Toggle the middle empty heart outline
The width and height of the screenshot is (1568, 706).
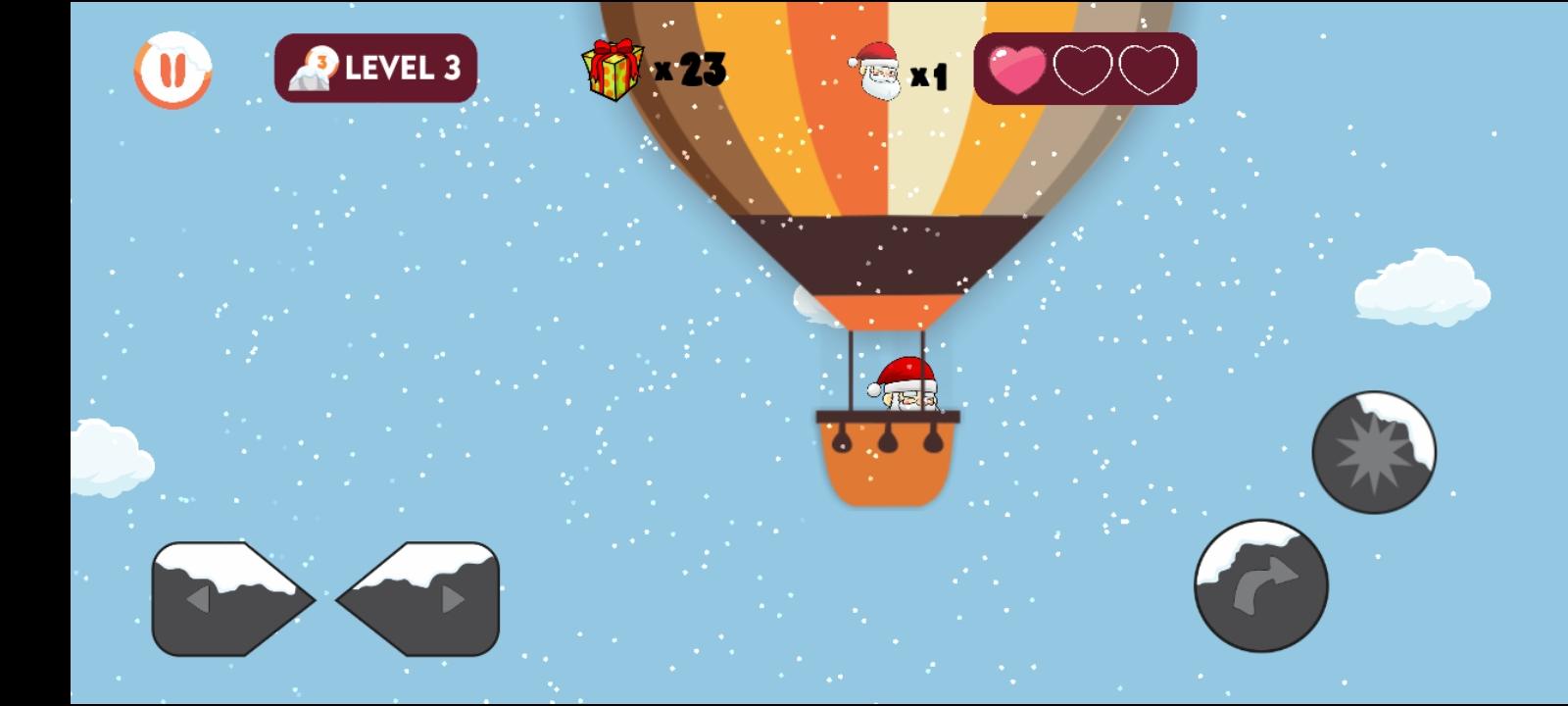1082,68
